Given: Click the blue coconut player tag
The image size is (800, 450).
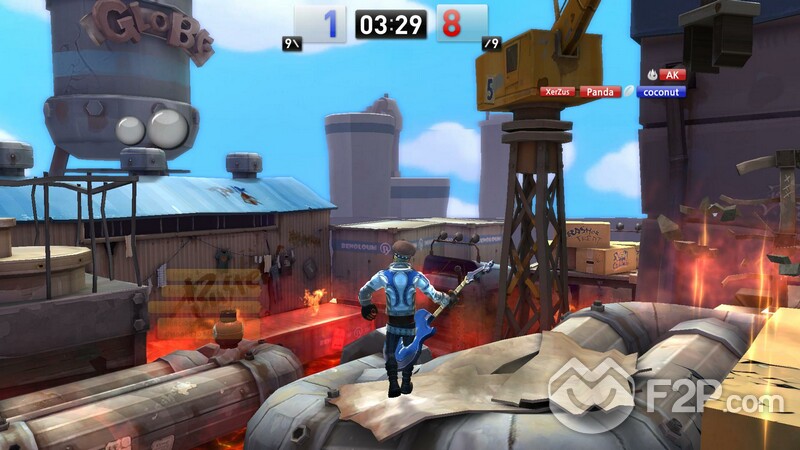Looking at the screenshot, I should (661, 92).
